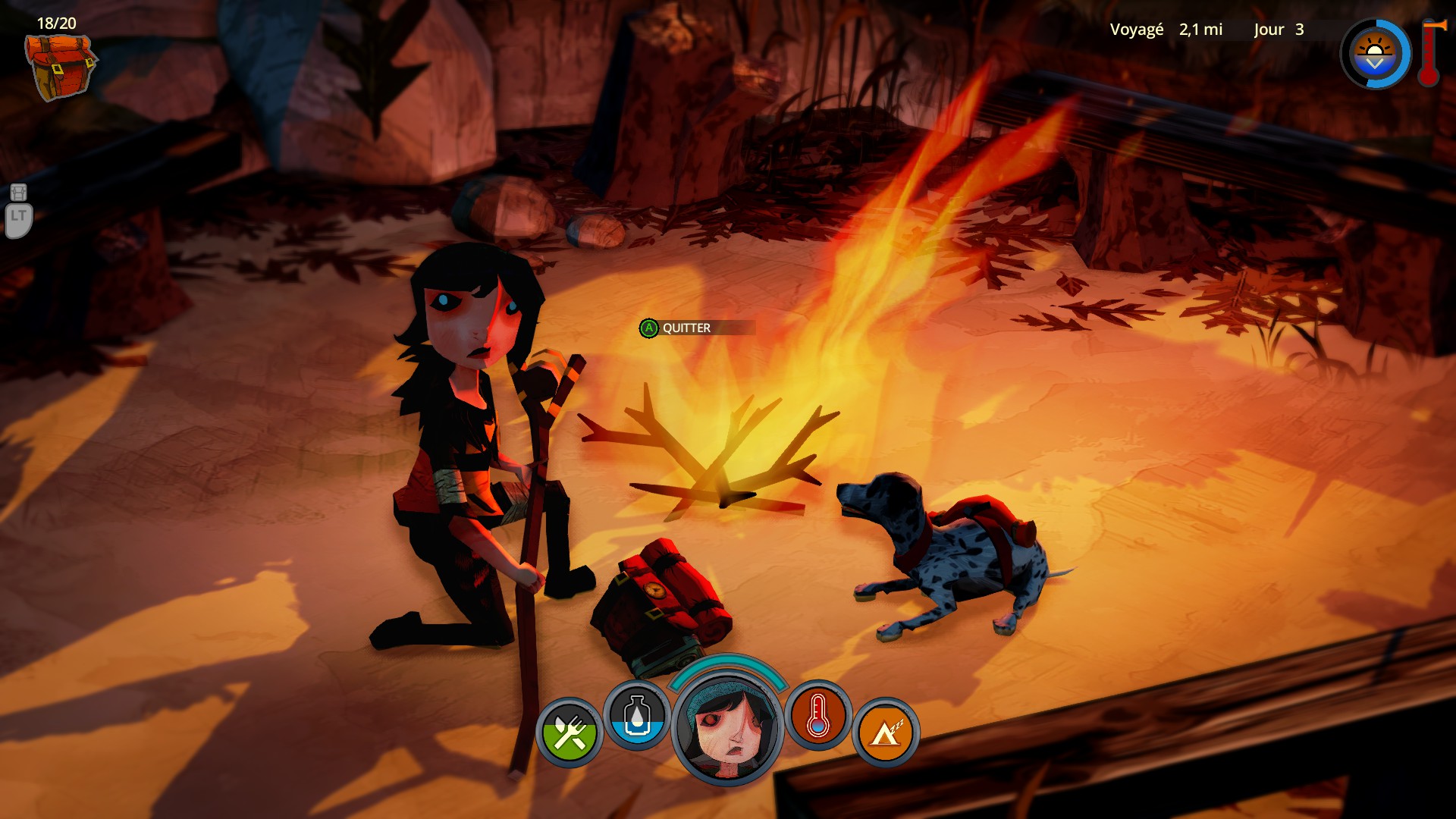Click the tent rest status icon
This screenshot has height=819, width=1456.
coord(885,732)
